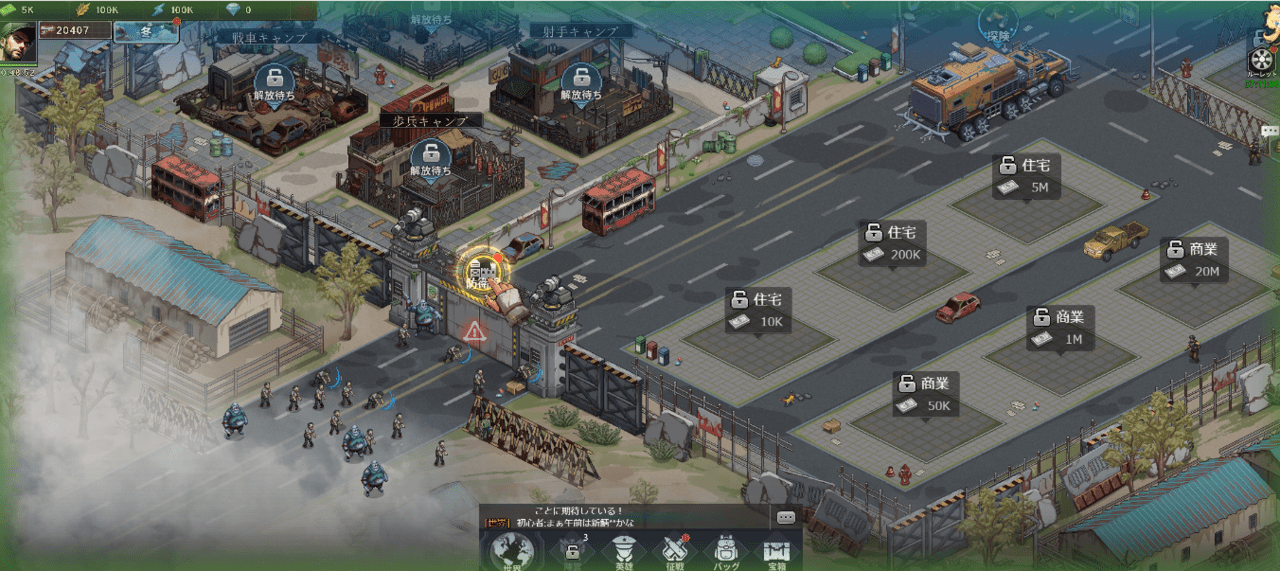This screenshot has height=571, width=1280.
Task: Unlock the 住宅 plot costing 5M
Action: tap(1027, 176)
